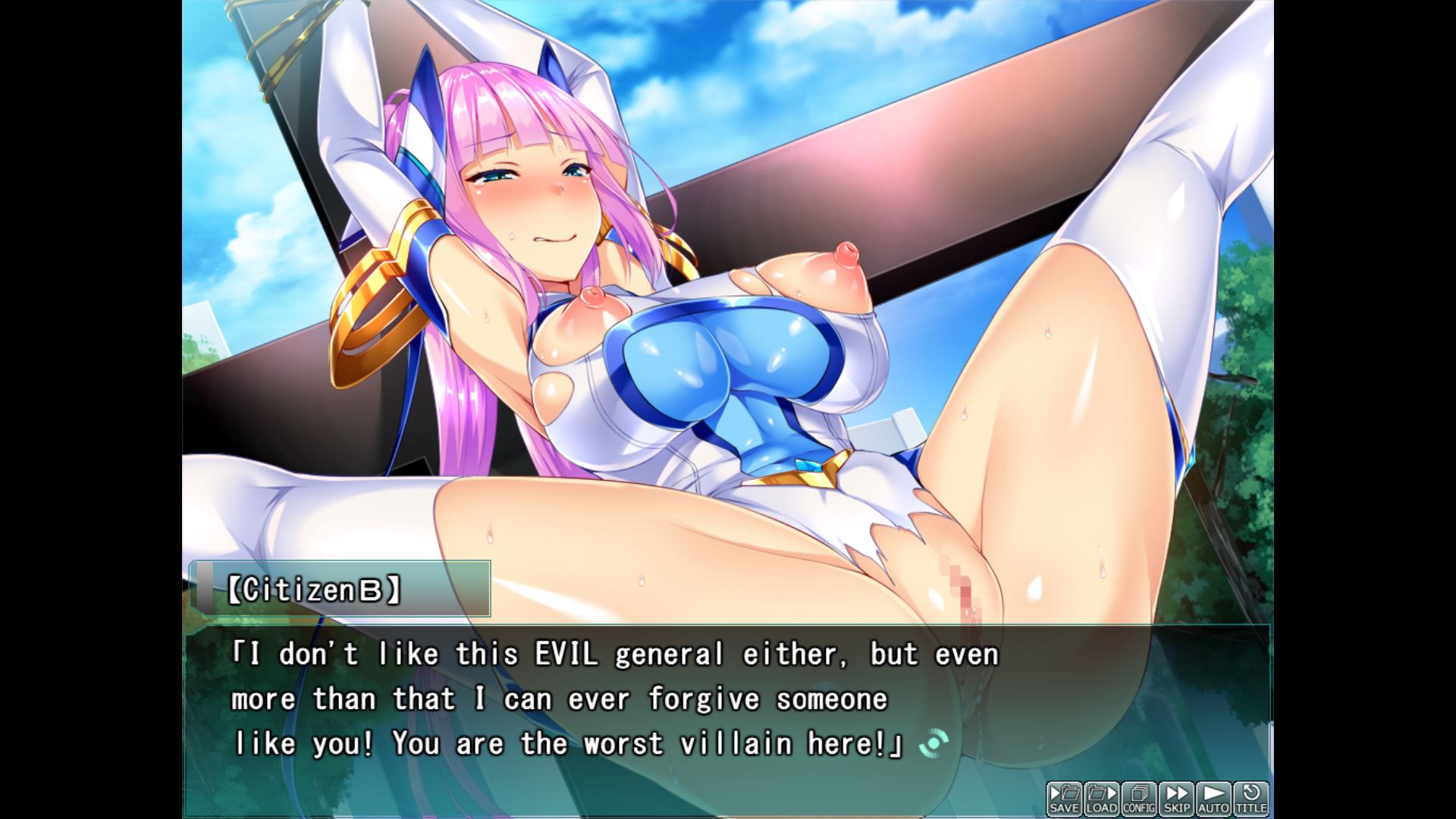Viewport: 1456px width, 819px height.
Task: Open the SAVE menu
Action: [x=1064, y=799]
